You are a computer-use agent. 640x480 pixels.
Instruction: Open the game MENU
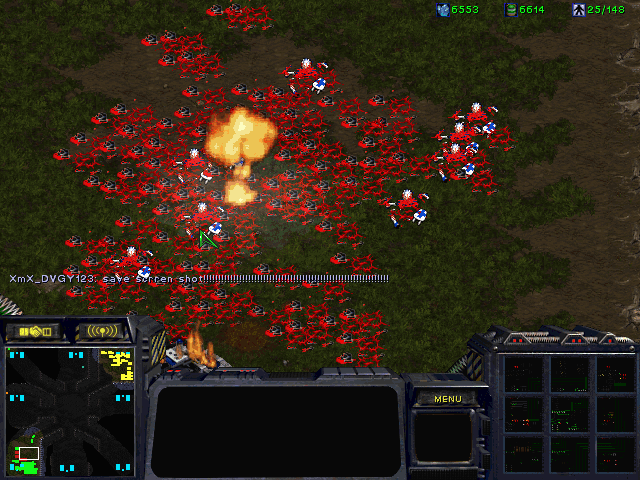click(447, 399)
